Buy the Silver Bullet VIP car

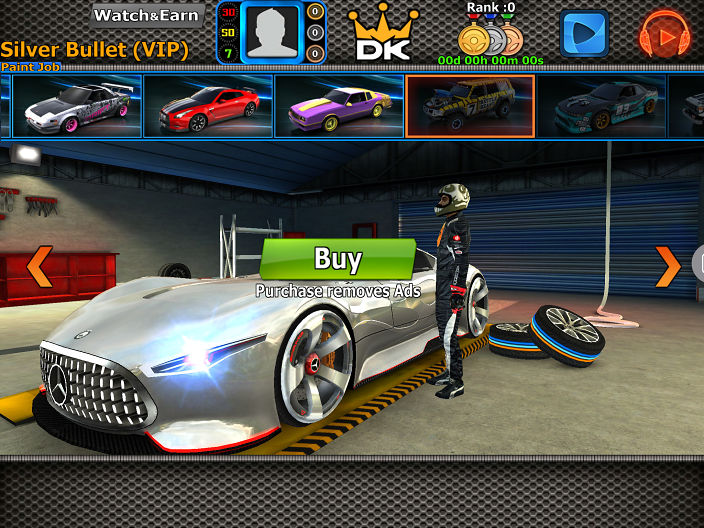337,259
